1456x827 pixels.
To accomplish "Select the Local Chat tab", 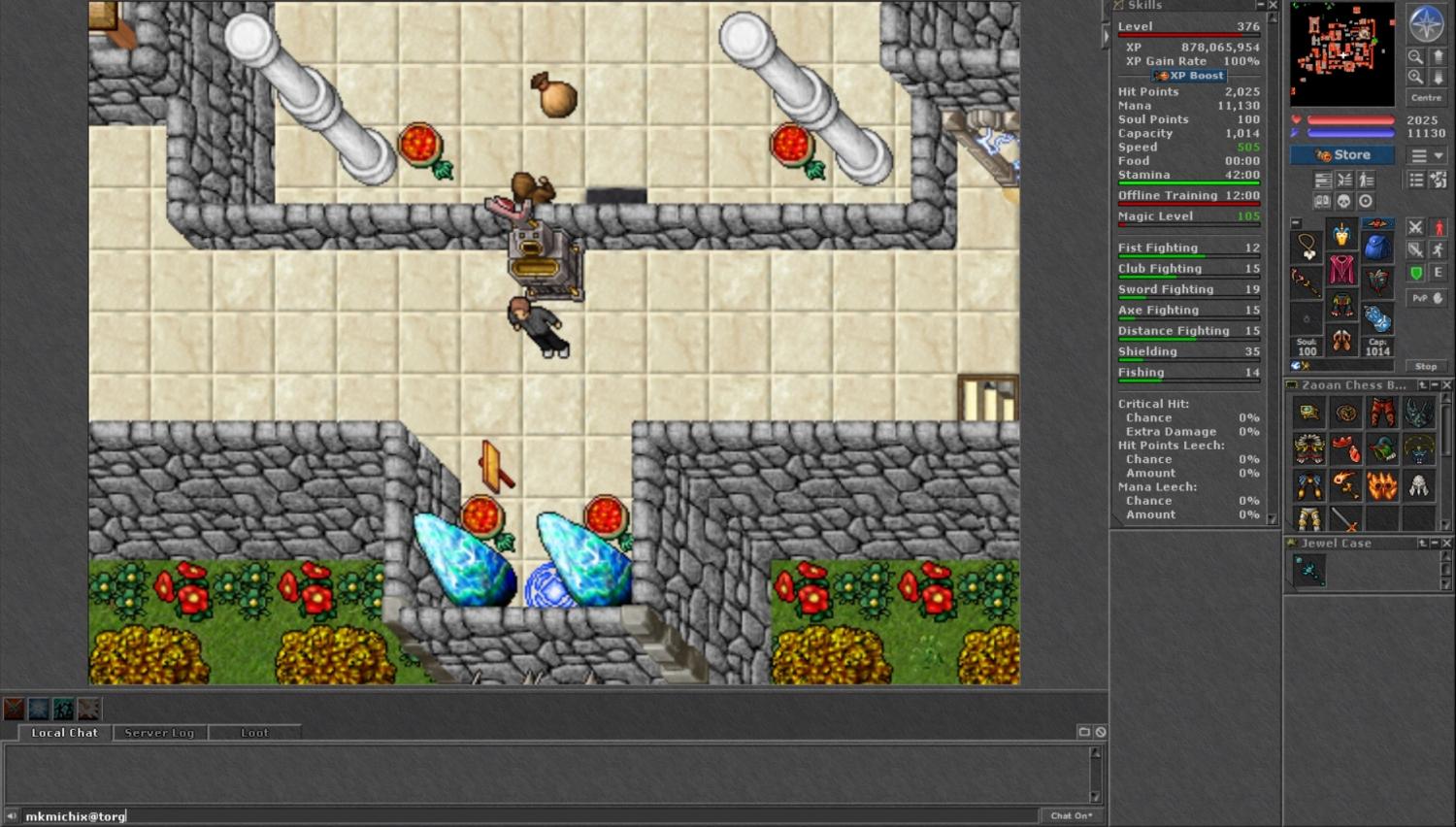I will [64, 733].
